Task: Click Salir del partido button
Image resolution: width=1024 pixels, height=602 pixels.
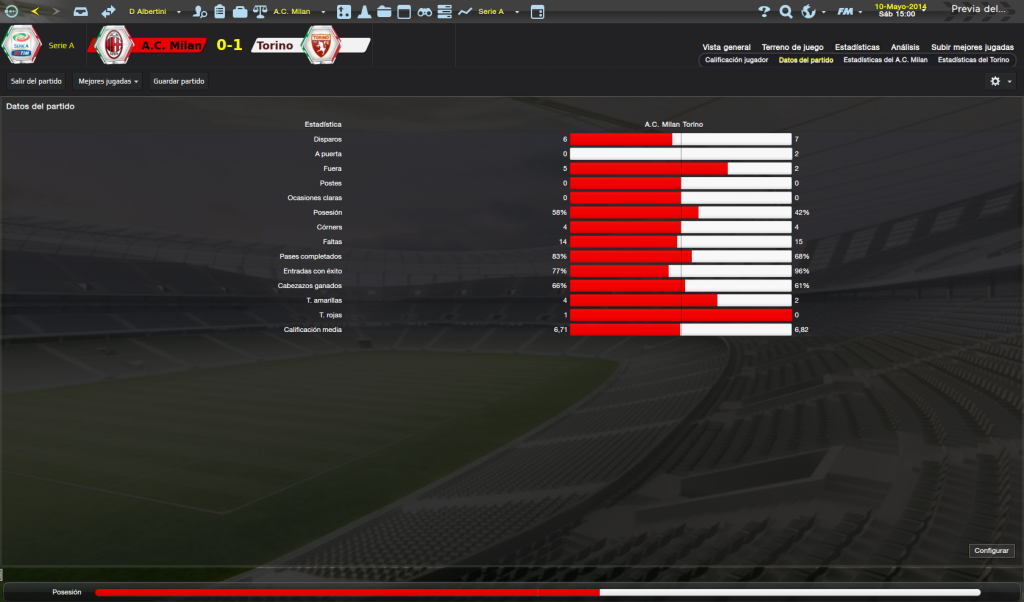Action: pos(36,81)
